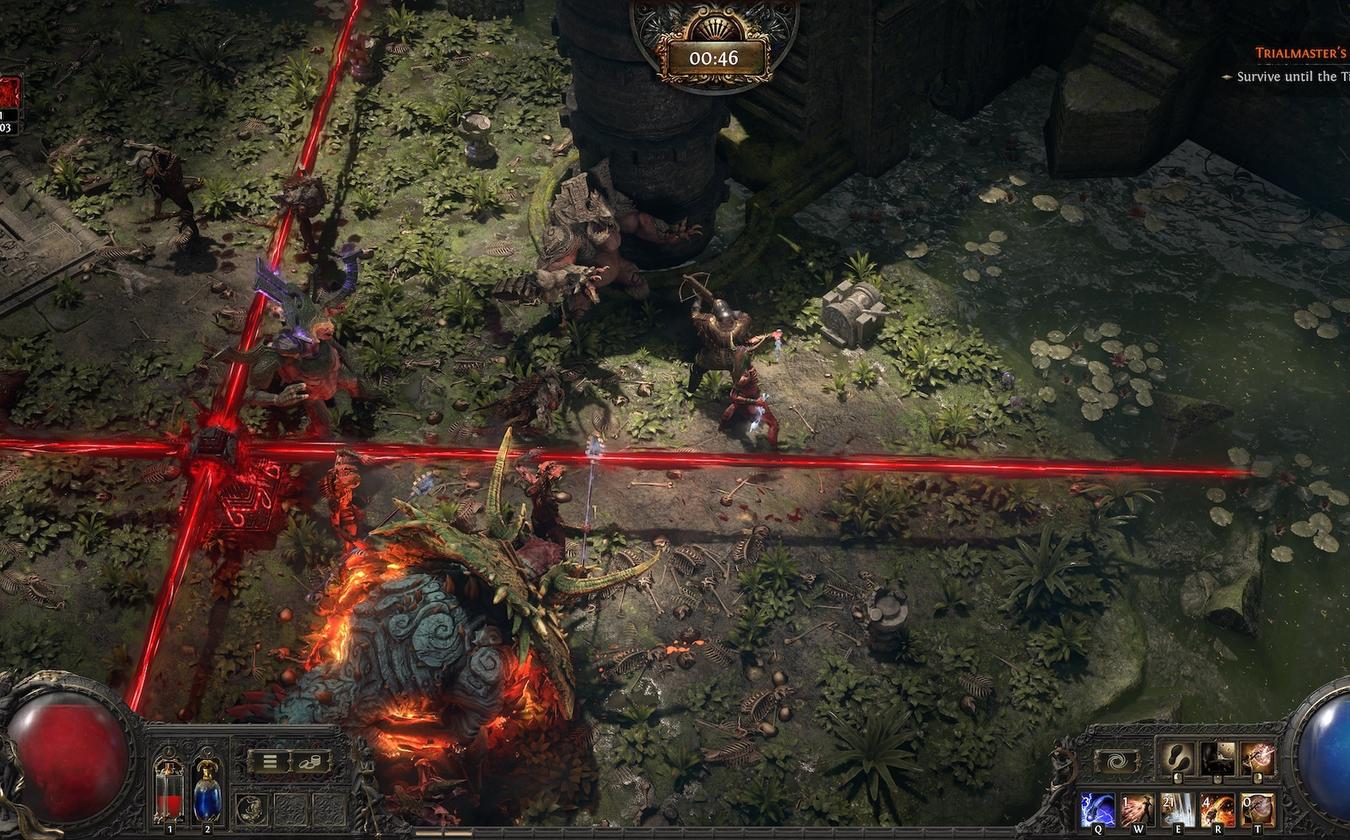The height and width of the screenshot is (840, 1350).
Task: Open the three-line menu button
Action: pos(269,761)
